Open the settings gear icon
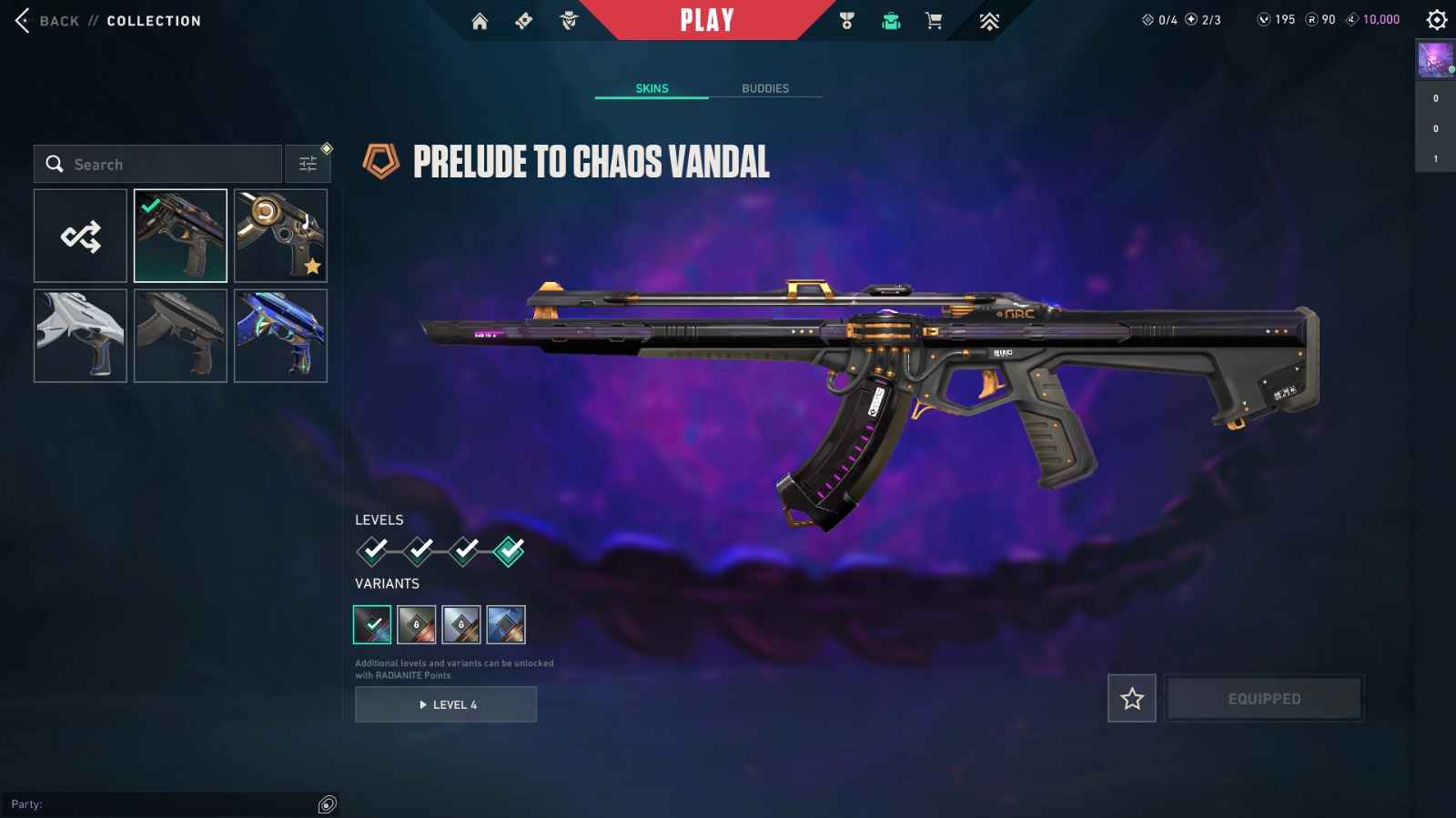 [1437, 19]
